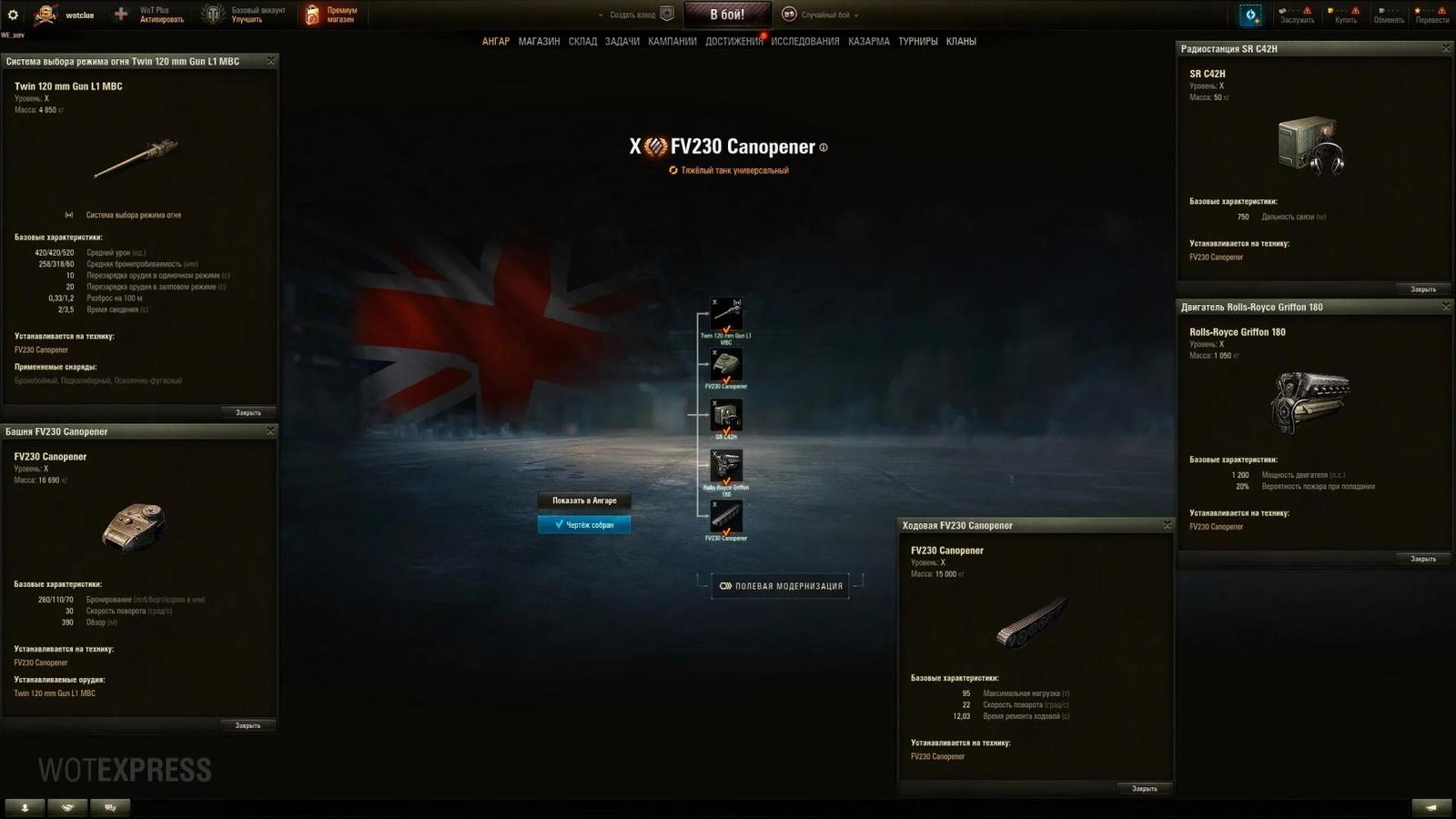Click the info icon next to FV230 Canopener name
The image size is (1456, 819).
coord(824,146)
